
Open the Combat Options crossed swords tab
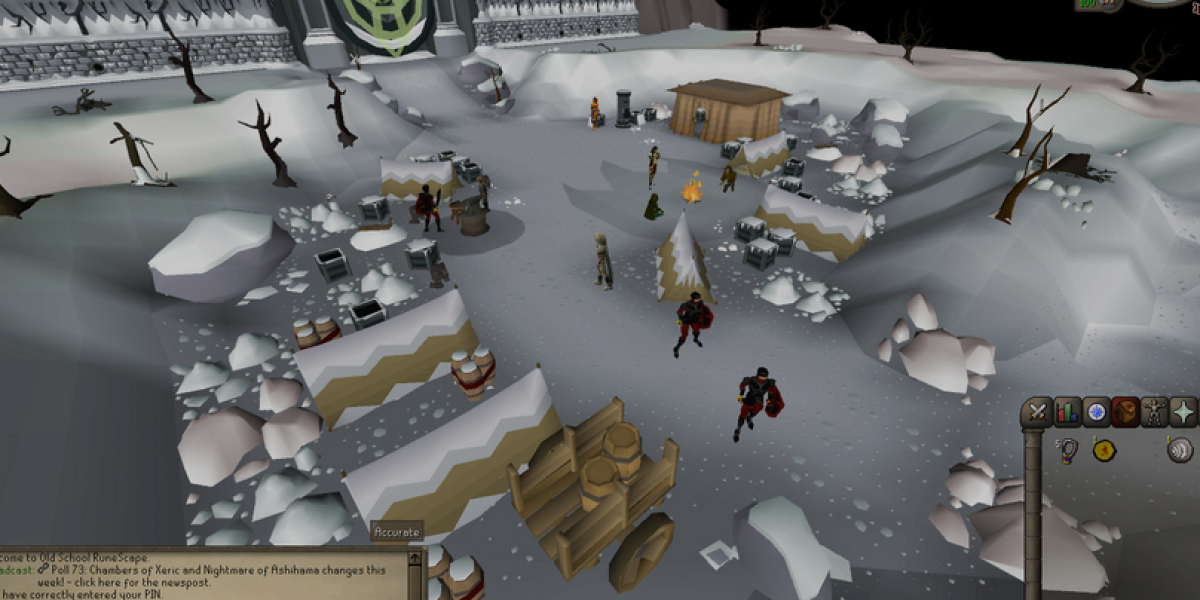1039,412
